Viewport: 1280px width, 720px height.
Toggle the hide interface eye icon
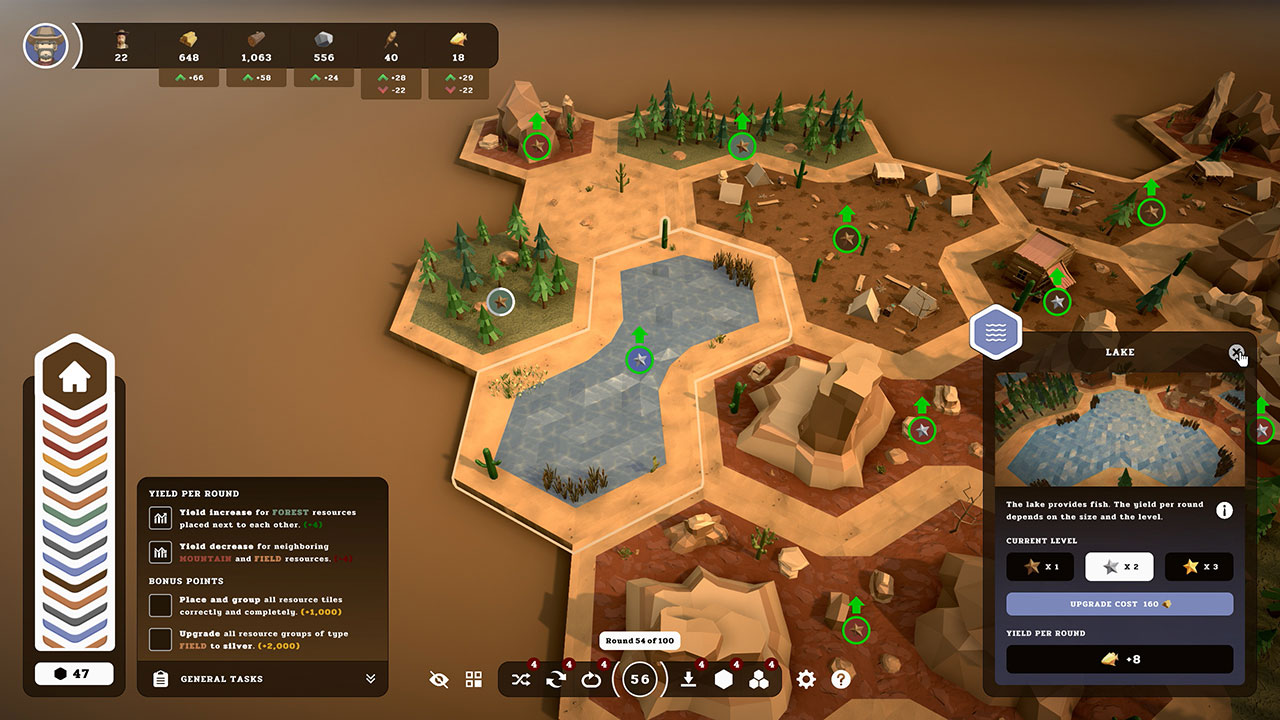pyautogui.click(x=438, y=679)
